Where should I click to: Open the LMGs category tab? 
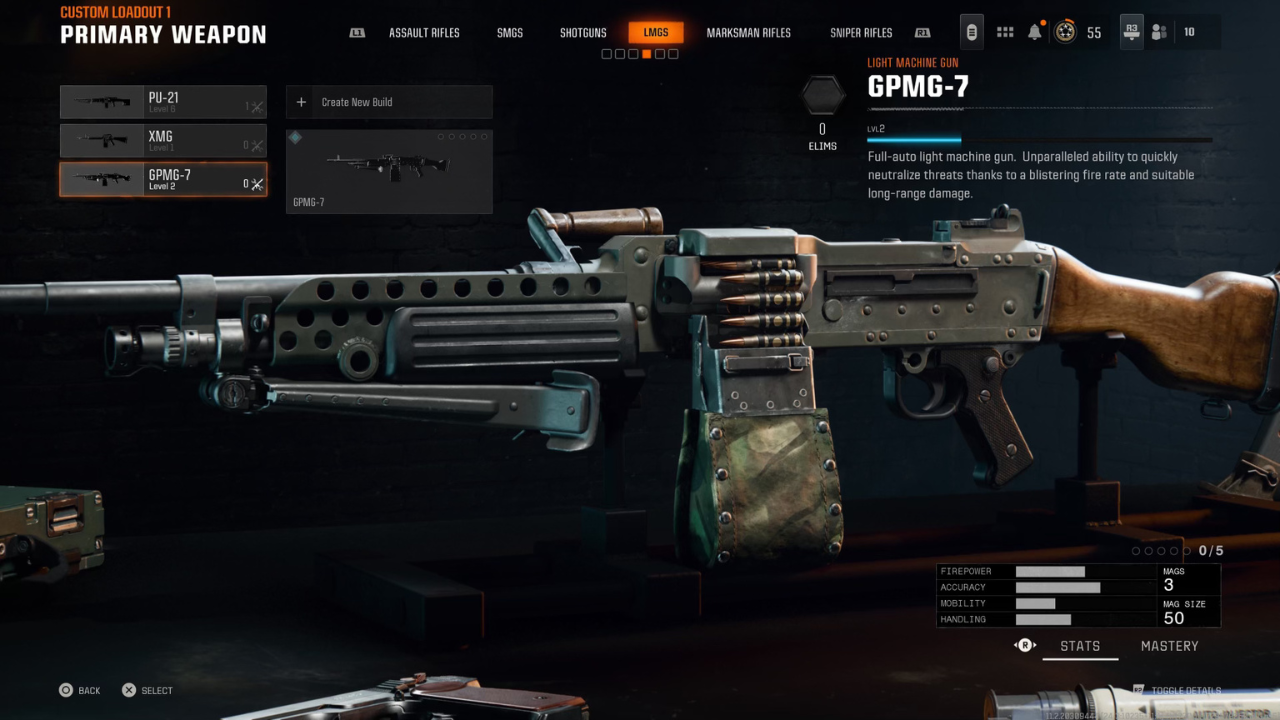pyautogui.click(x=656, y=32)
